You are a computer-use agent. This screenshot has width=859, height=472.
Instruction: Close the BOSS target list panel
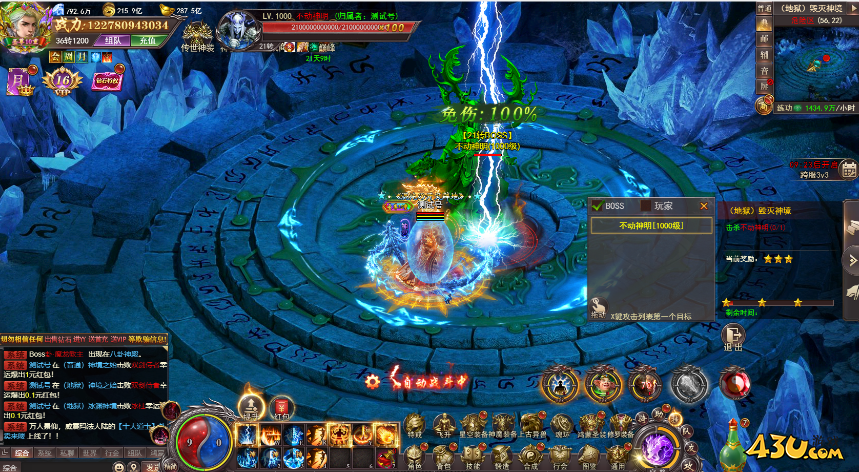click(x=703, y=206)
